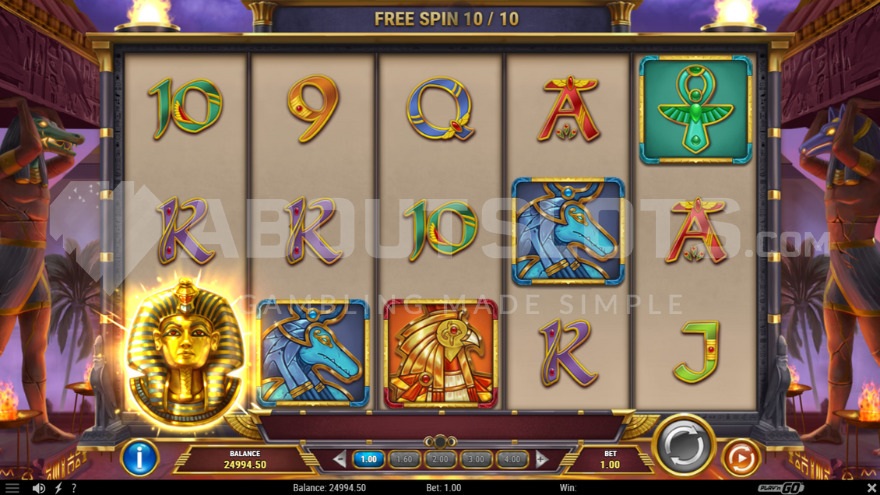Set the bet to 2.00
Viewport: 880px width, 495px height.
439,459
